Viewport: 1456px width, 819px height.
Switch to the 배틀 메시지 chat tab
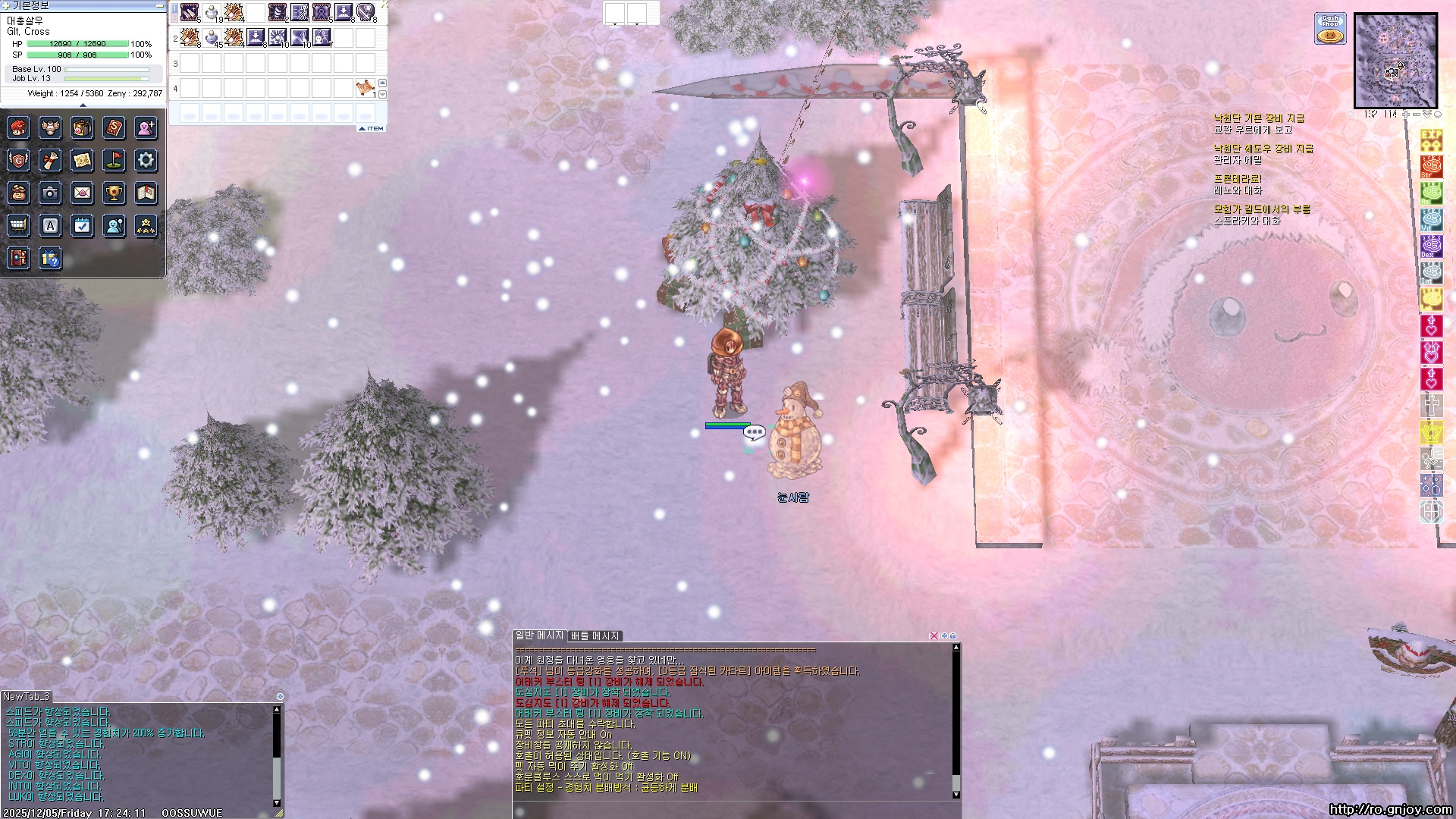point(595,635)
